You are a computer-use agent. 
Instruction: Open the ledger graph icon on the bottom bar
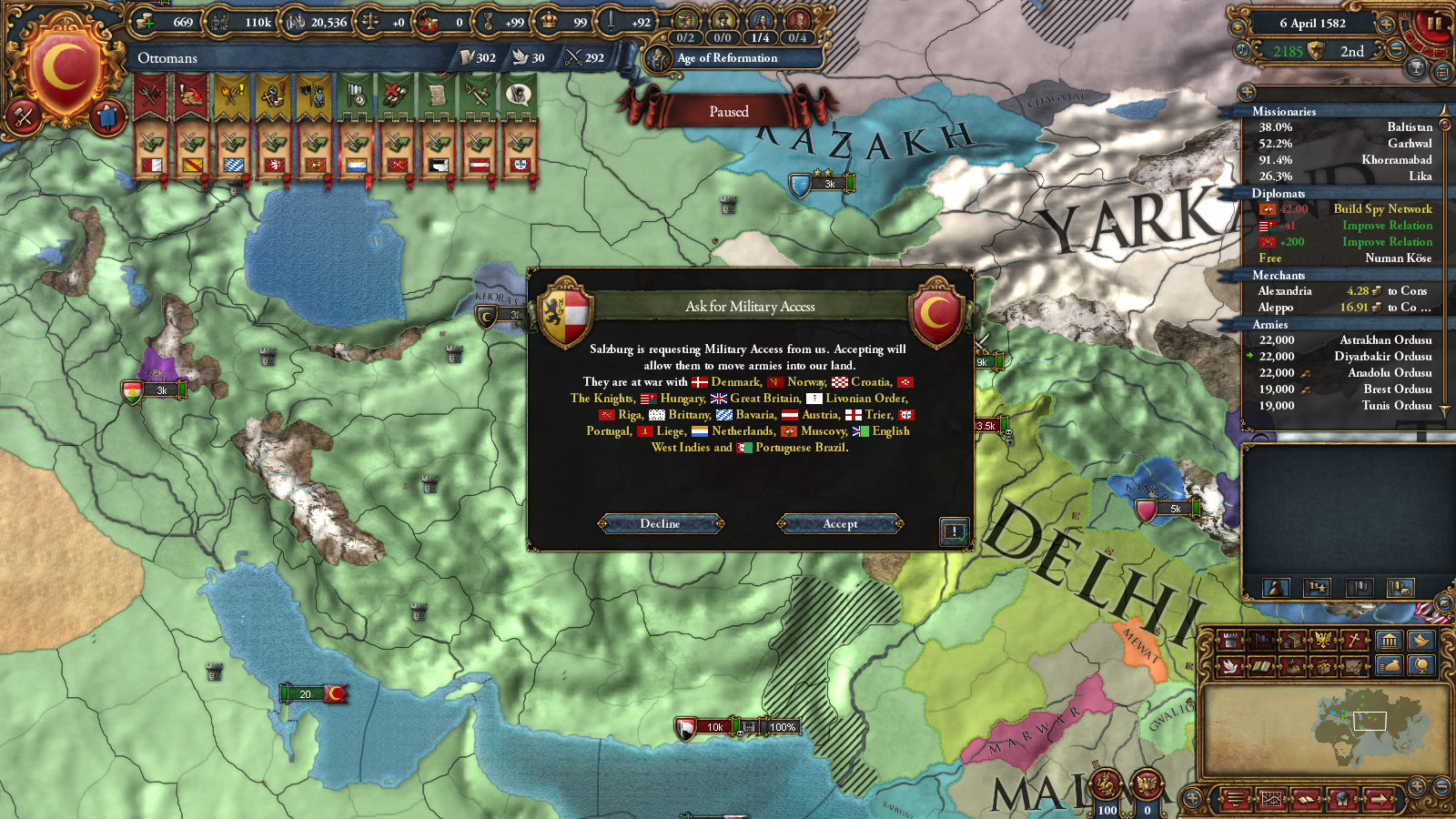[1271, 801]
